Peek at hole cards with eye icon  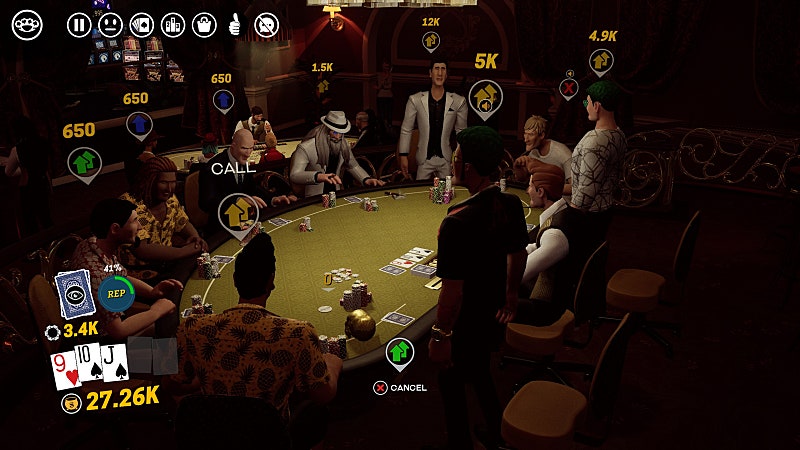[x=74, y=294]
